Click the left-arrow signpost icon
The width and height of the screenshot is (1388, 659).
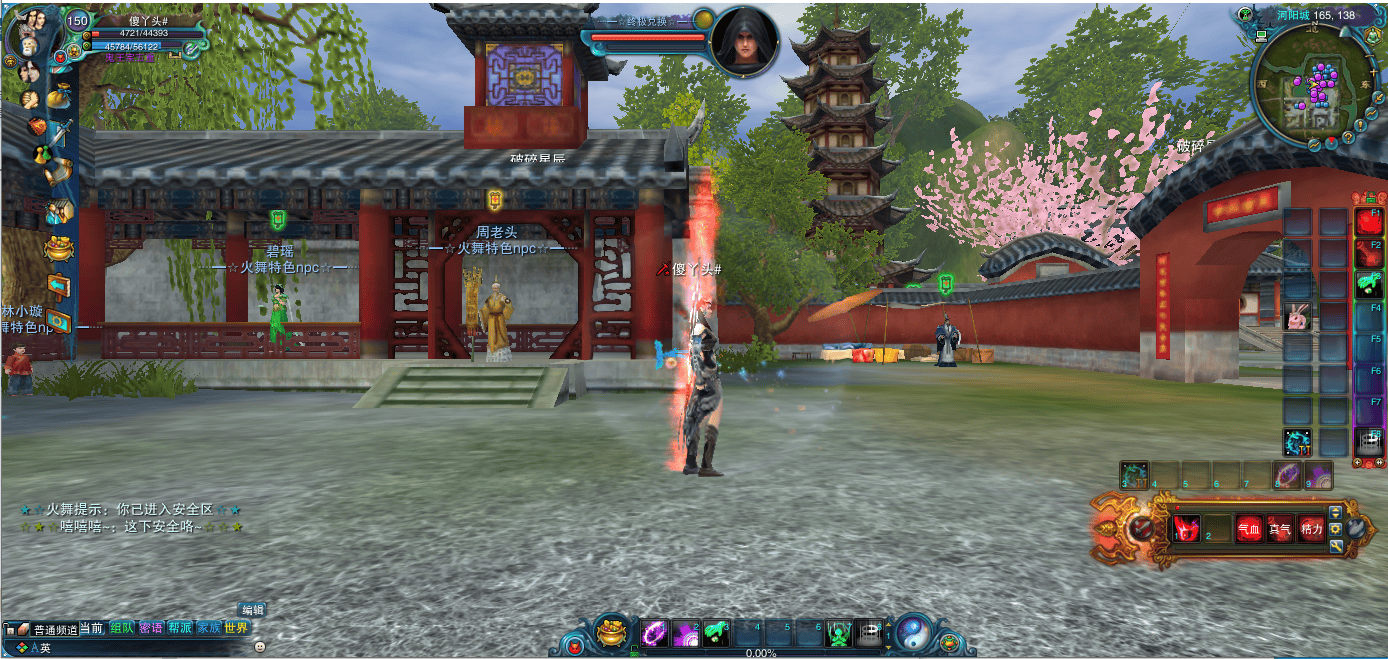[x=58, y=287]
